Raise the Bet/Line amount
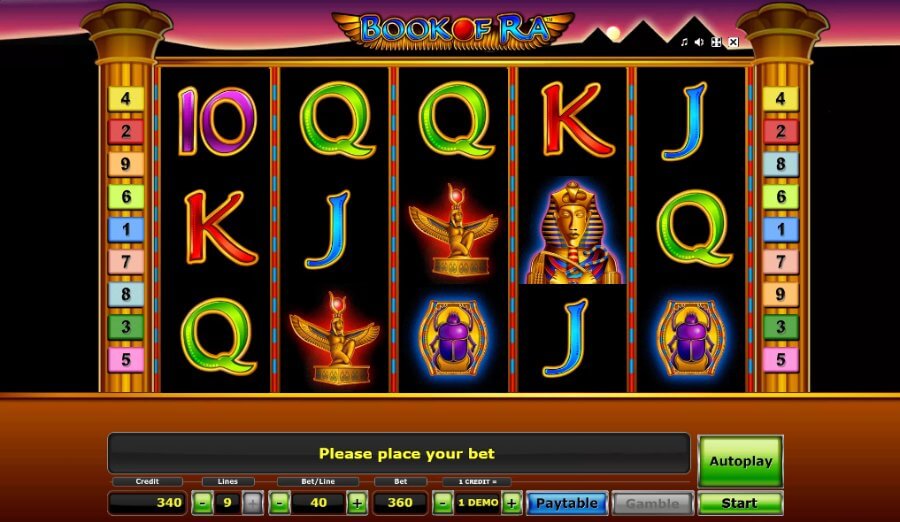This screenshot has height=522, width=900. (x=357, y=503)
